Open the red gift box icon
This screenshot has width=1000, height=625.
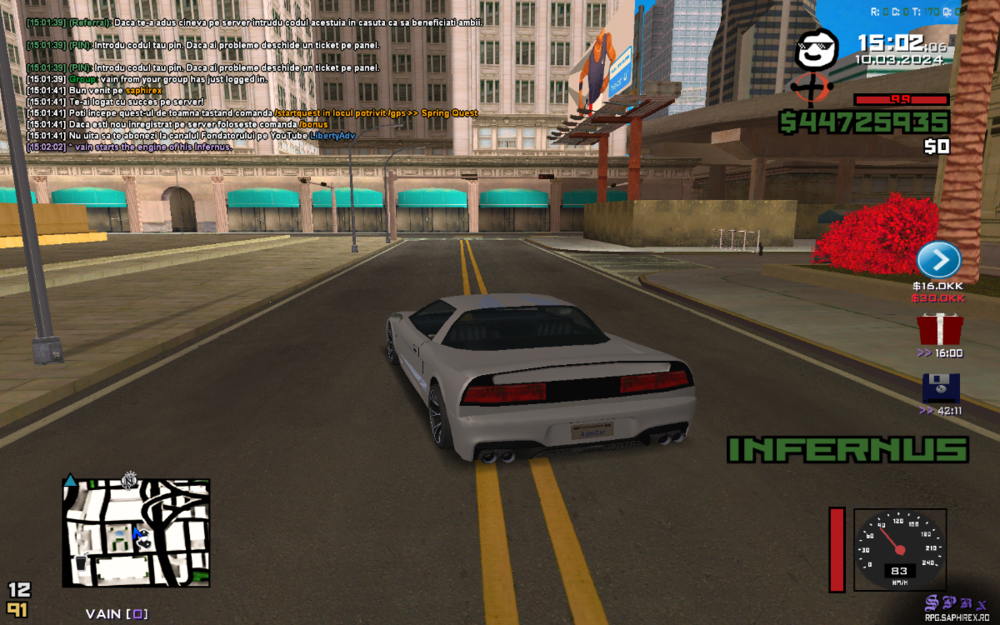coord(939,329)
